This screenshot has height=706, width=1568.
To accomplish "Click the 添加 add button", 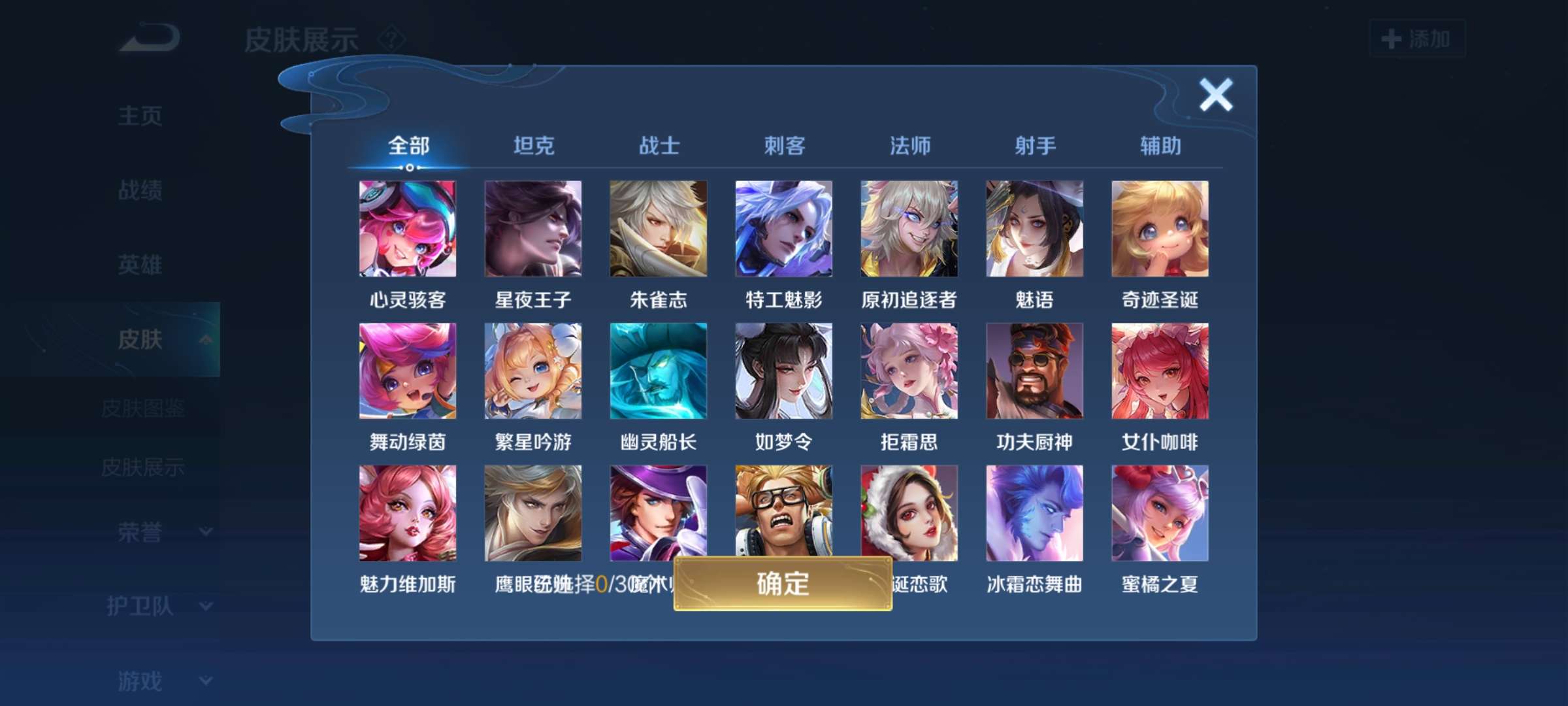I will pyautogui.click(x=1416, y=39).
